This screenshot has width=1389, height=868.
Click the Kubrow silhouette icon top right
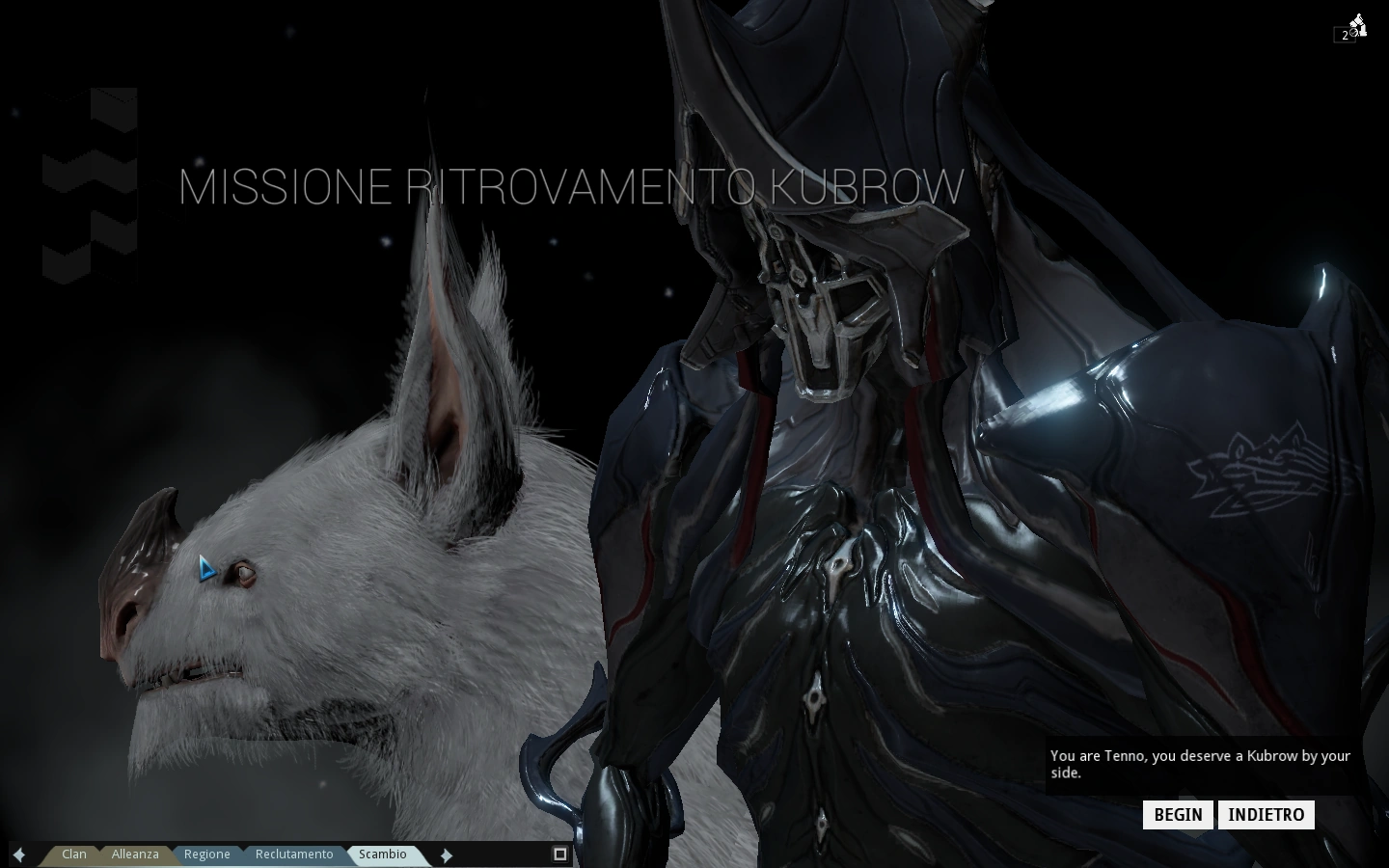1357,19
